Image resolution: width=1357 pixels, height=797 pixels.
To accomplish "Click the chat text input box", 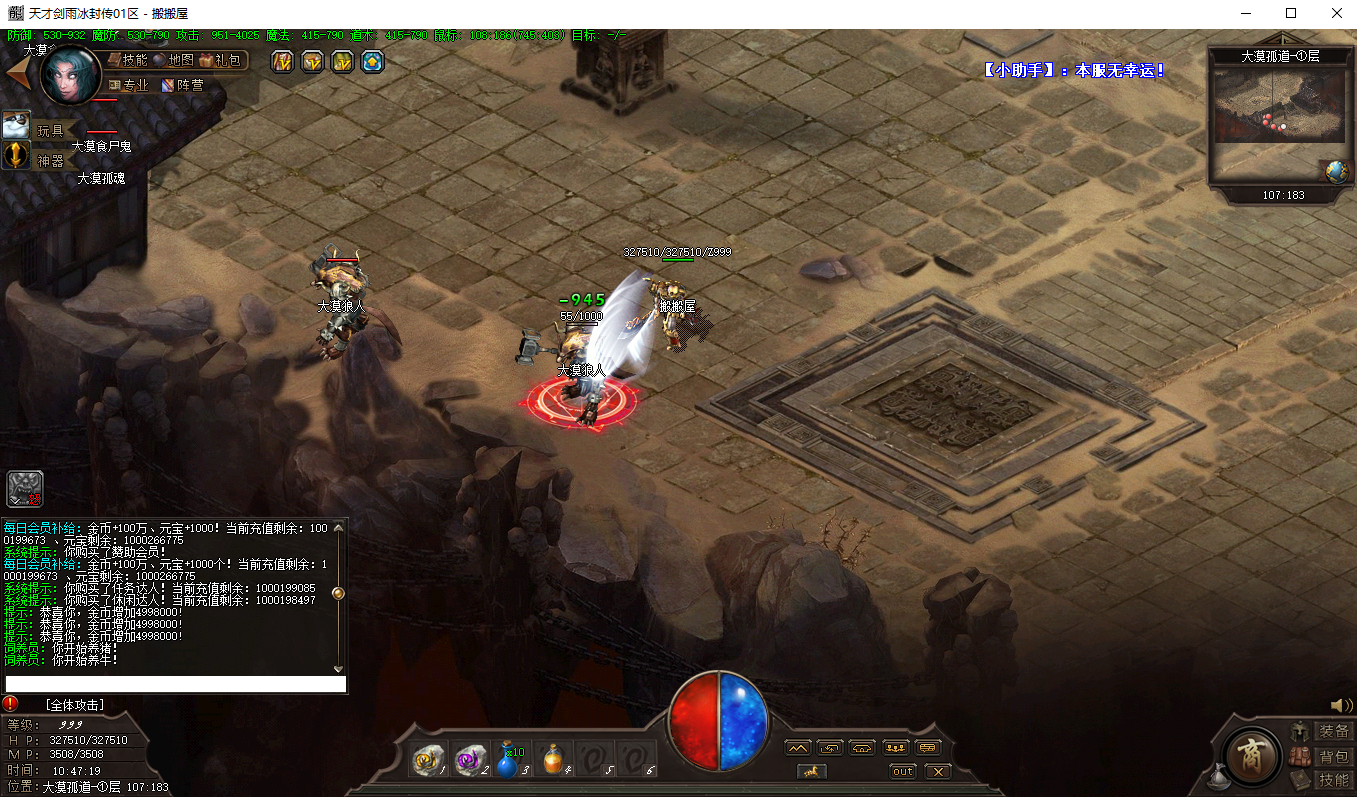I will 174,685.
